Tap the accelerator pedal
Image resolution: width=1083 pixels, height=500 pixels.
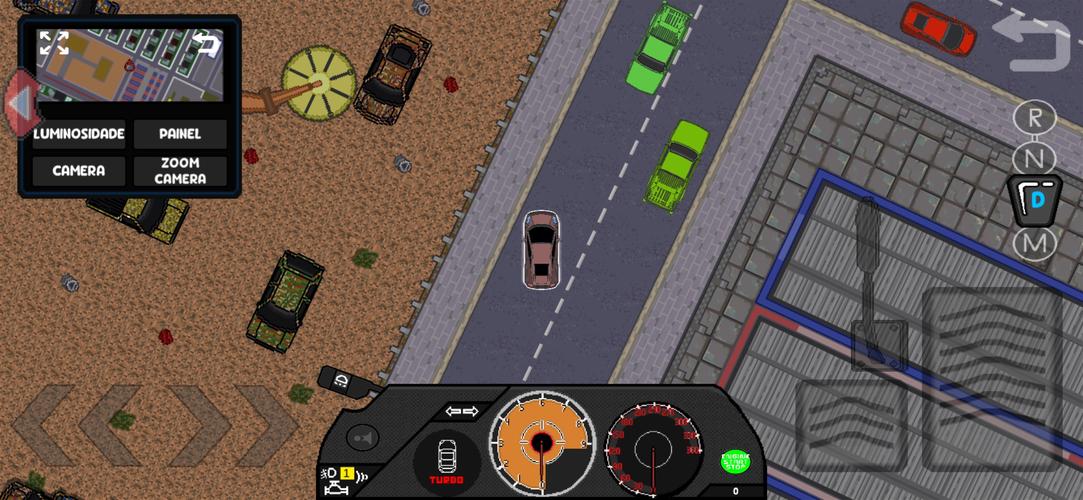[991, 377]
